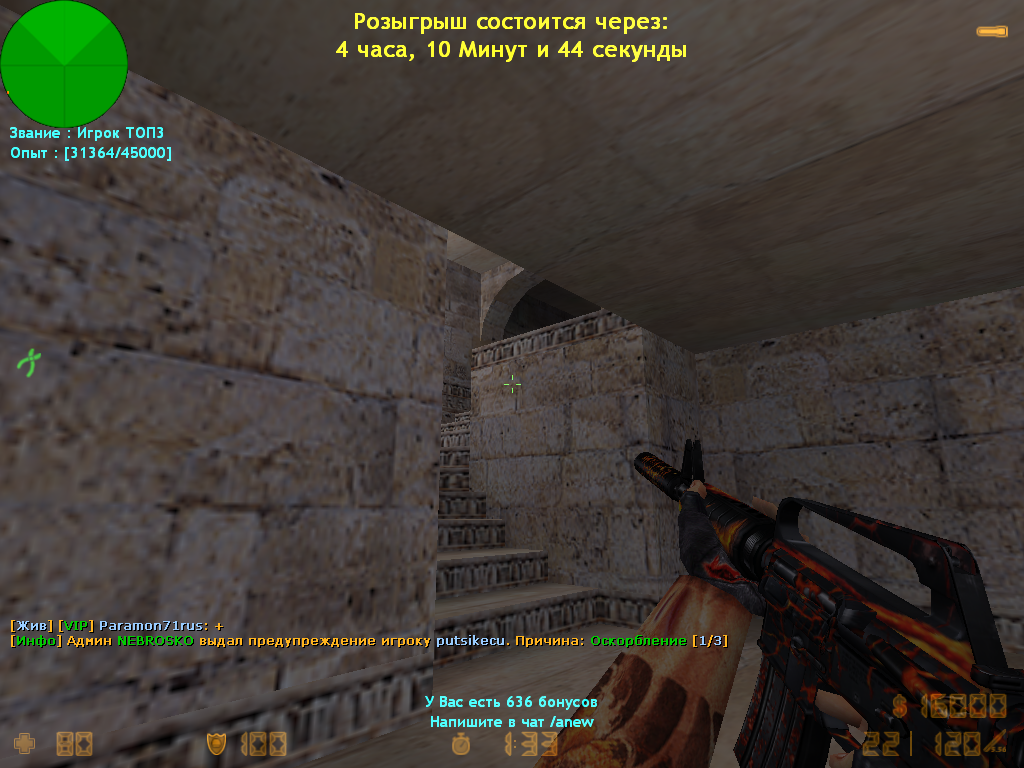Click the armor shield icon

pyautogui.click(x=215, y=743)
